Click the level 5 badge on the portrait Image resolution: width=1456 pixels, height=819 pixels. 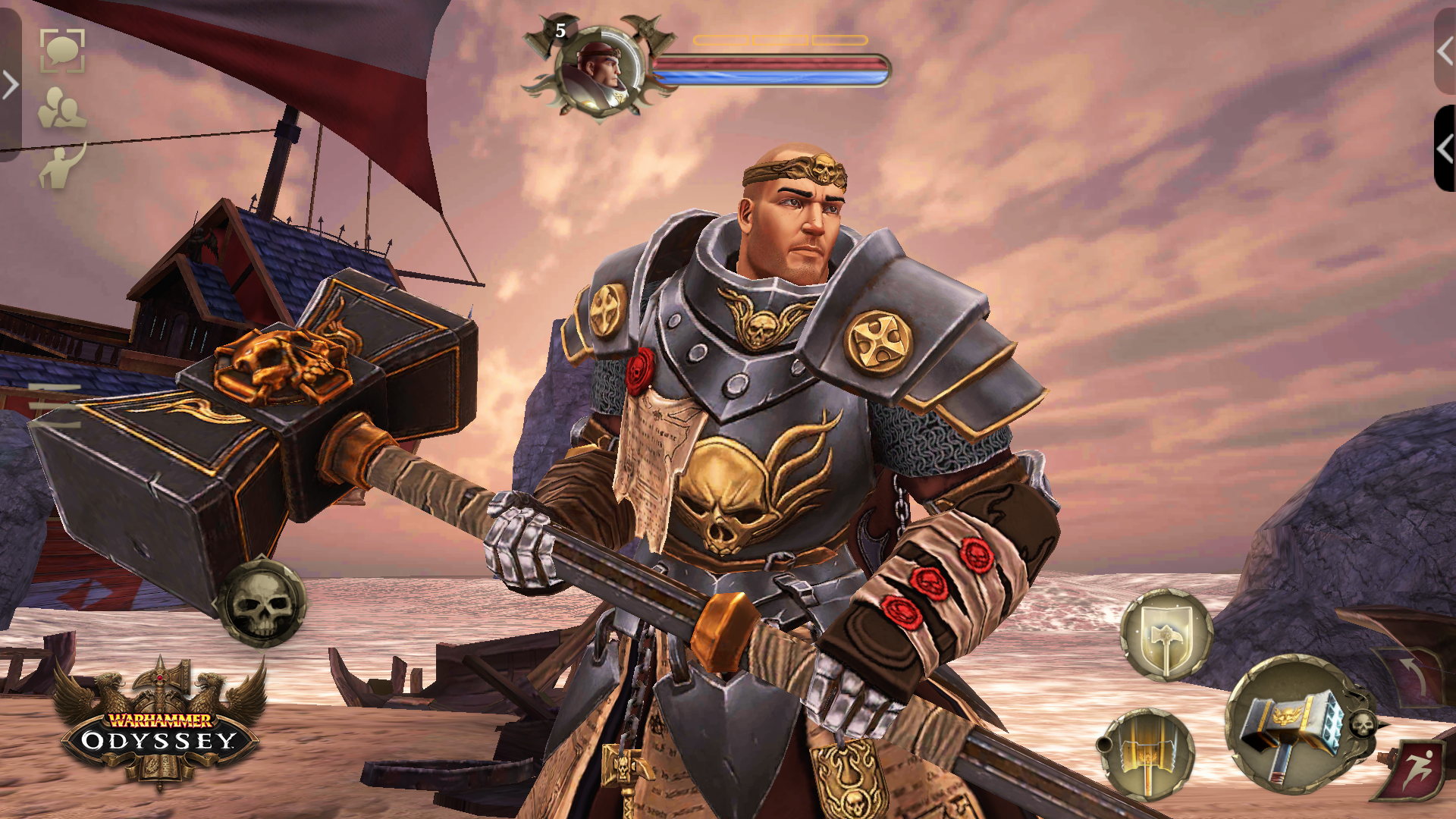(x=560, y=30)
